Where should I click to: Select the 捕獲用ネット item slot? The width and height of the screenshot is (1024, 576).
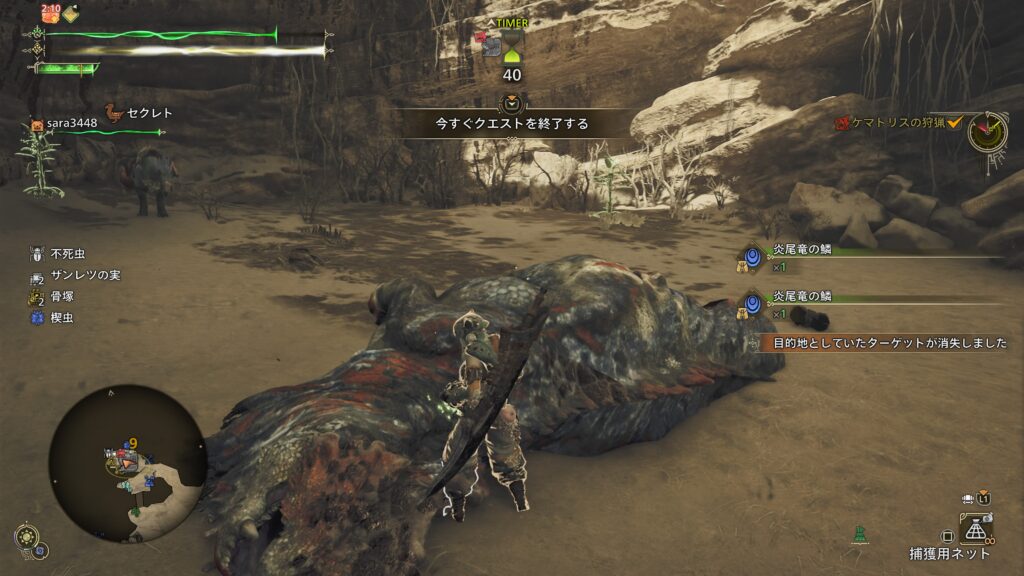(975, 528)
